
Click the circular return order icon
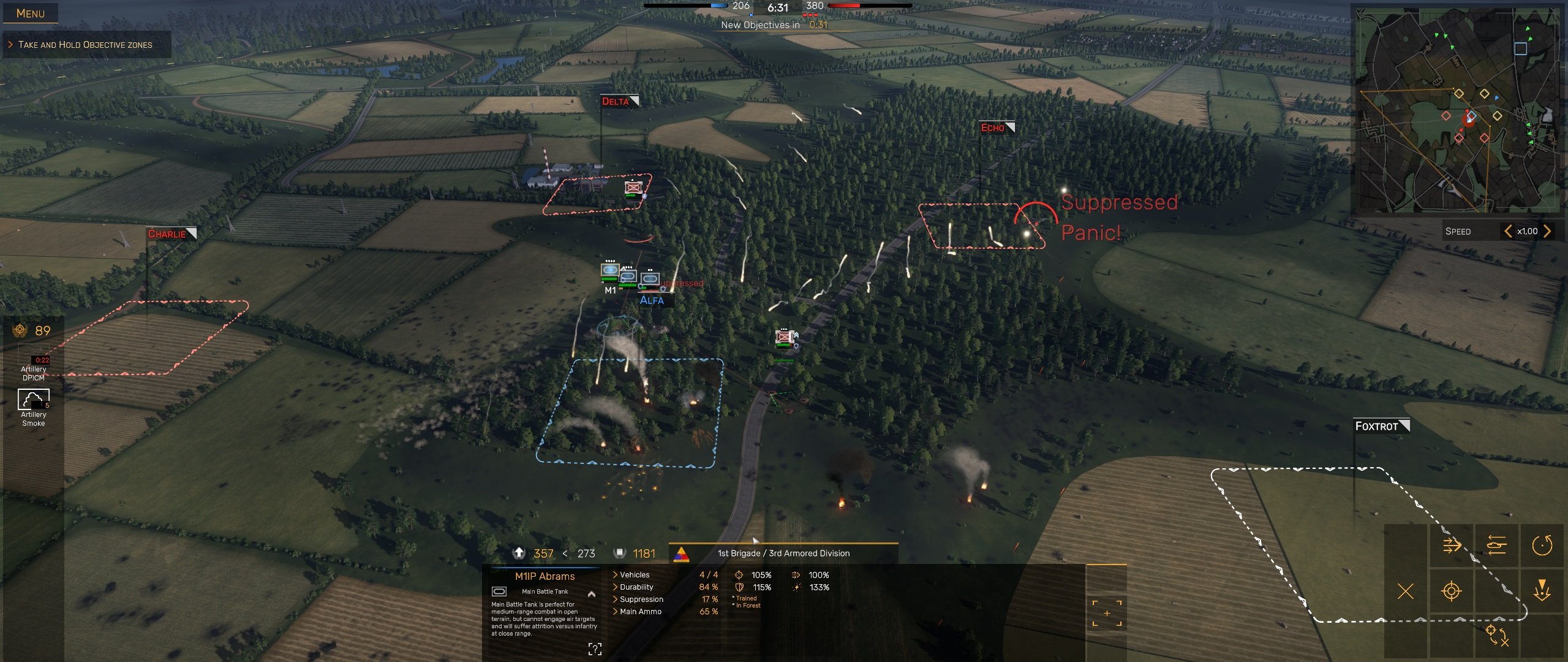pyautogui.click(x=1542, y=546)
